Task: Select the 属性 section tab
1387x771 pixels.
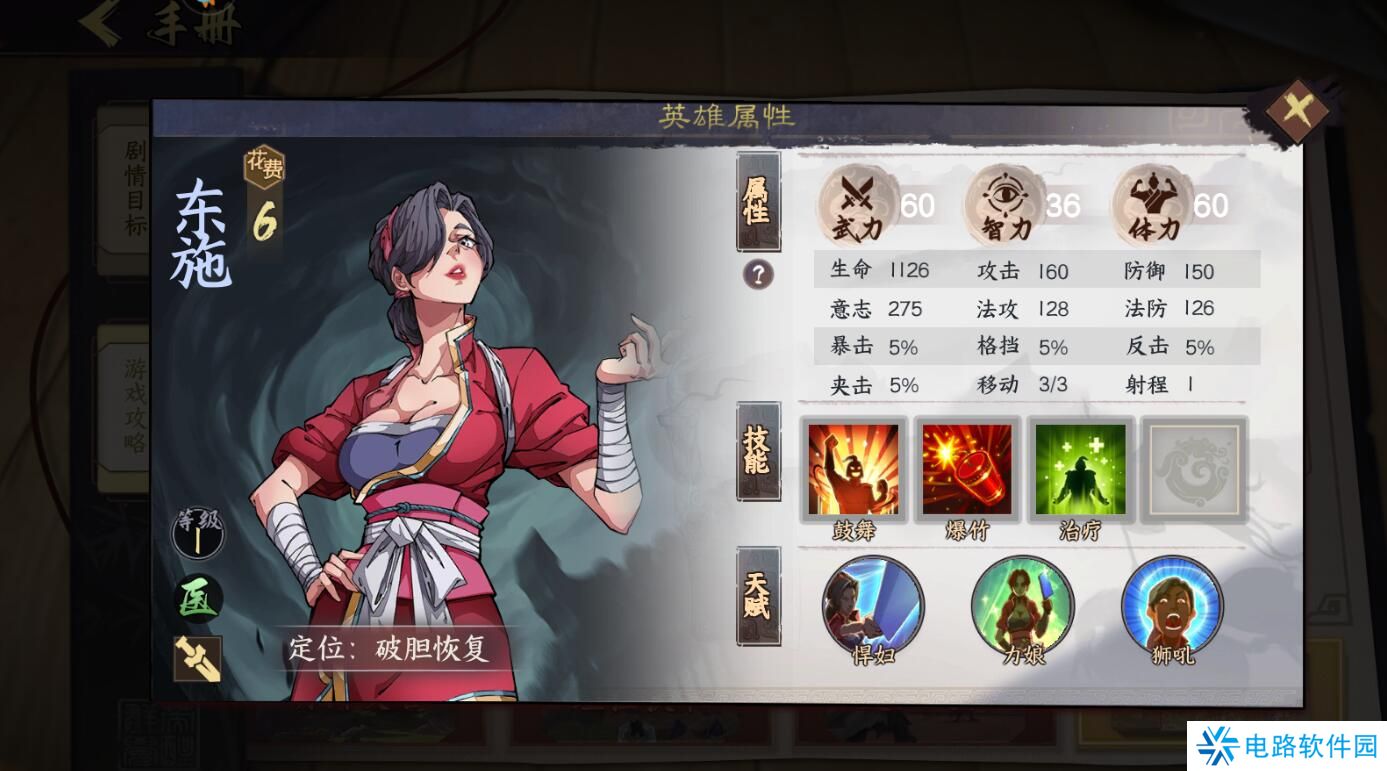Action: tap(760, 203)
